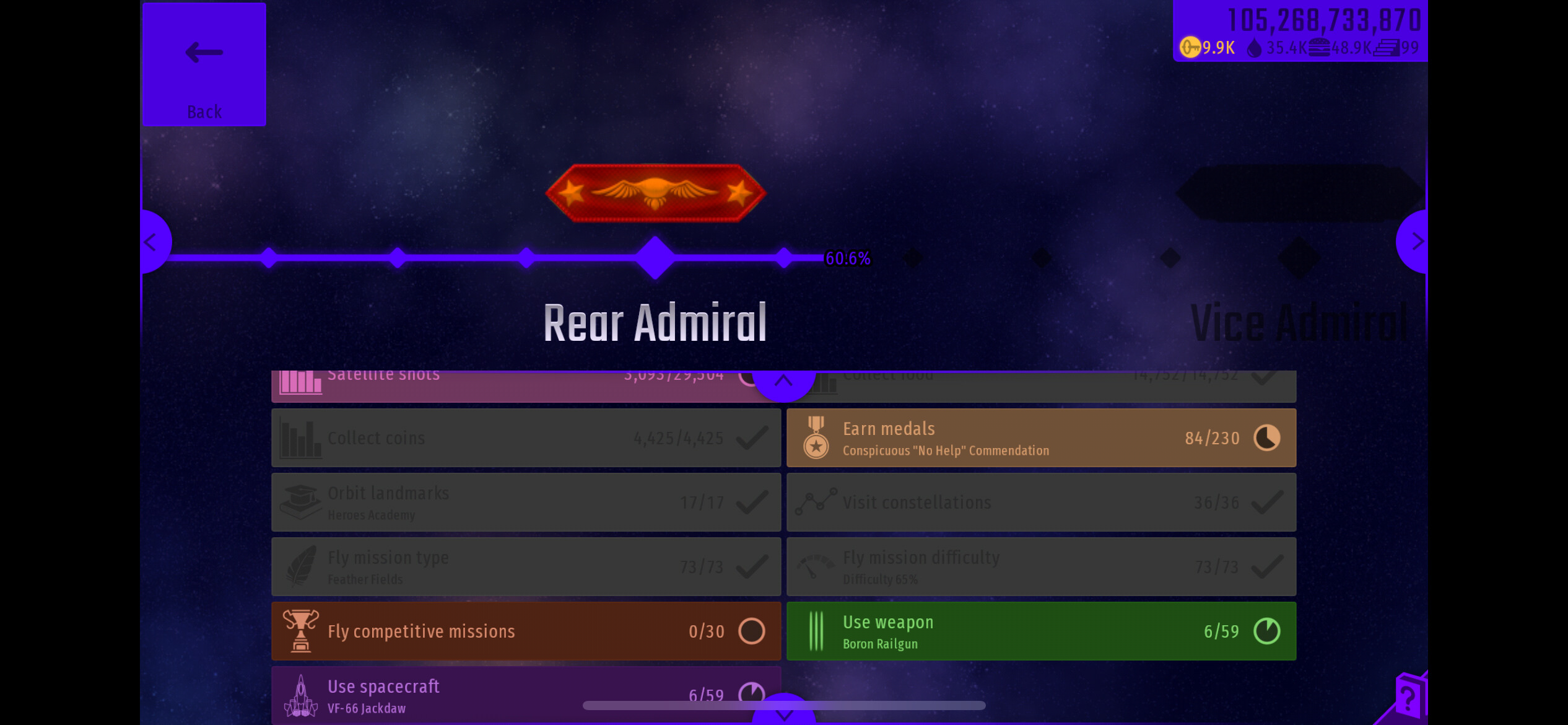Click the Vice Admiral rank title
This screenshot has width=1568, height=725.
[x=1299, y=323]
